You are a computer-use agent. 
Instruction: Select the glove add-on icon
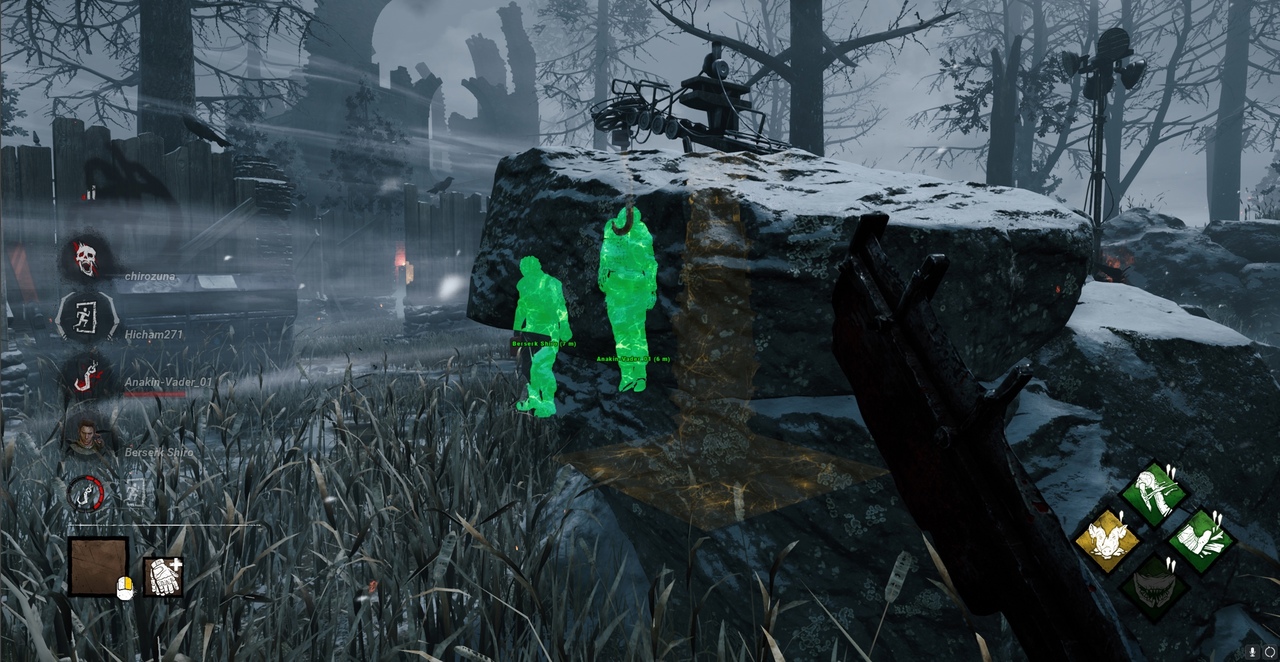(164, 577)
